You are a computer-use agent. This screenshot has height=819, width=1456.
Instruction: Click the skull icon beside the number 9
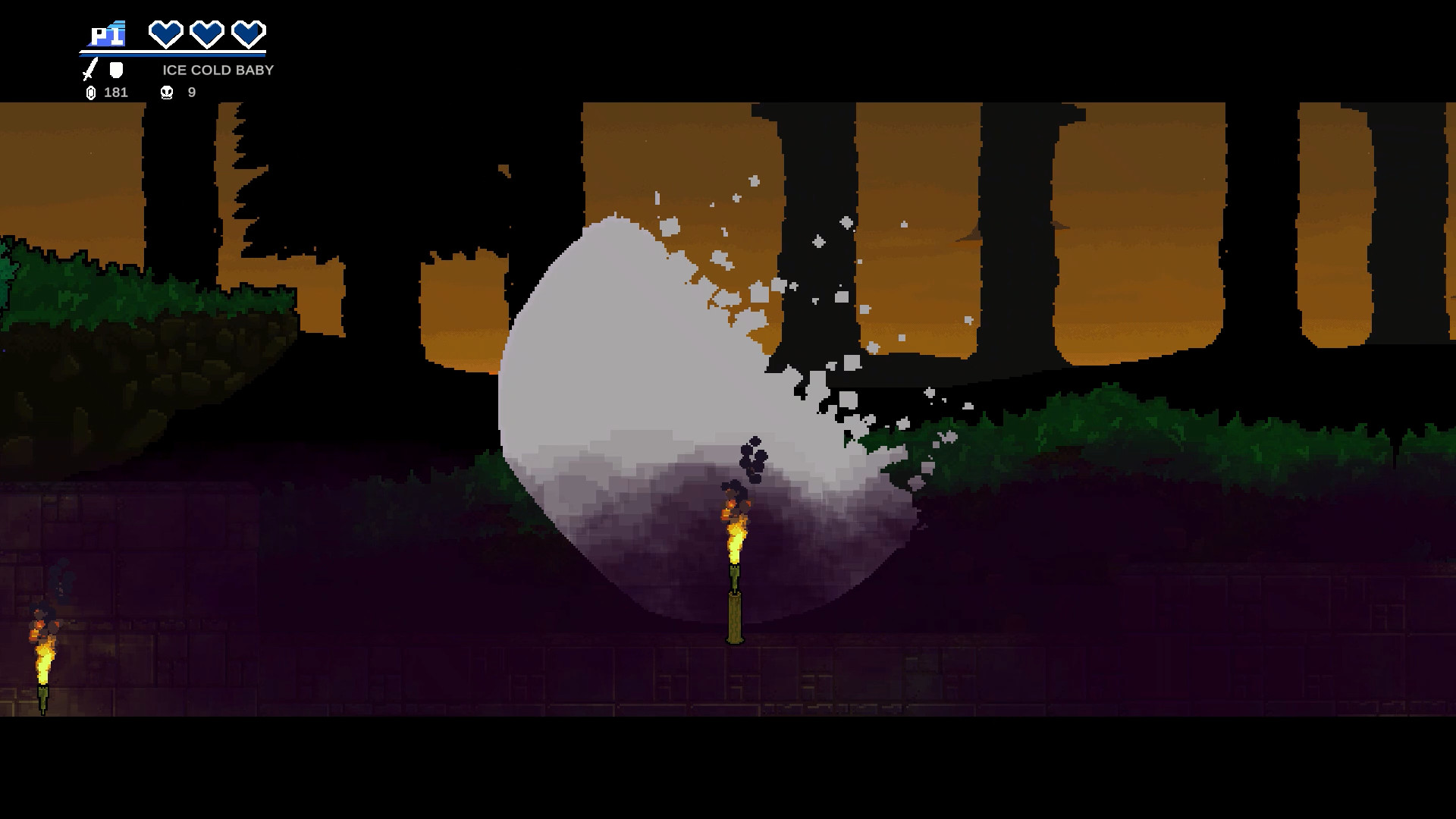[166, 93]
